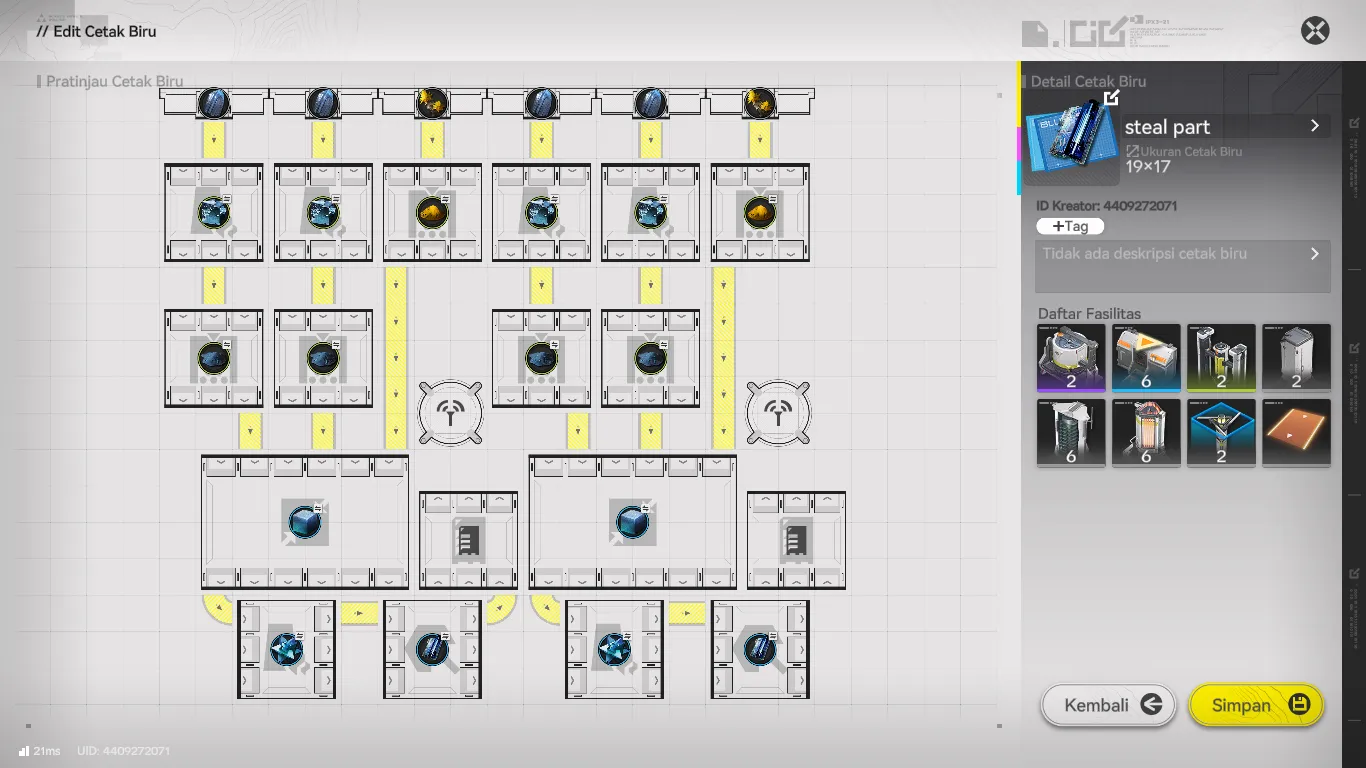Screen dimensions: 1366x768
Task: Click the edit pencil icon on the blueprint thumbnail
Action: point(1110,97)
